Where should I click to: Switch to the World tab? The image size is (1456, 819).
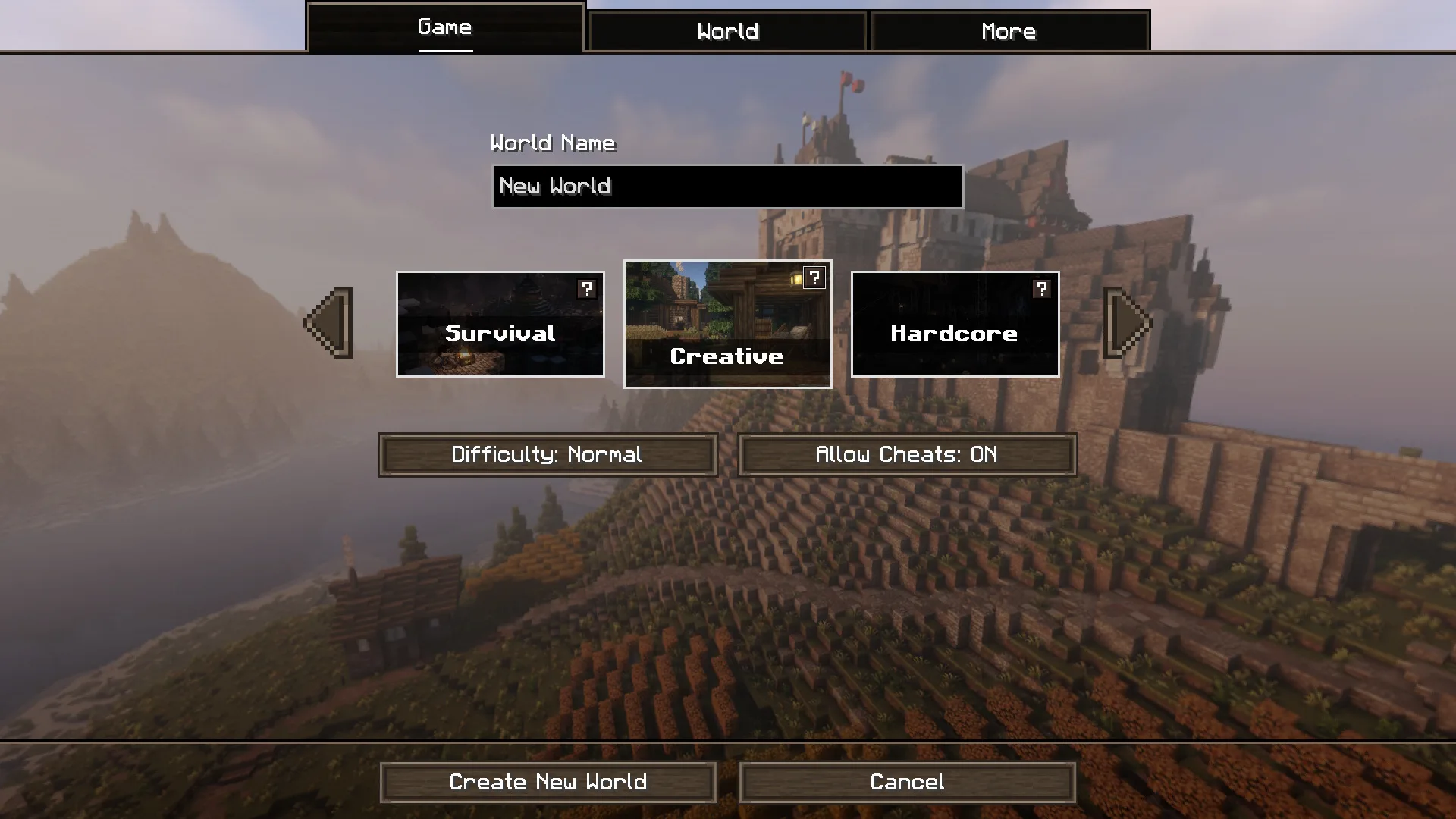726,31
